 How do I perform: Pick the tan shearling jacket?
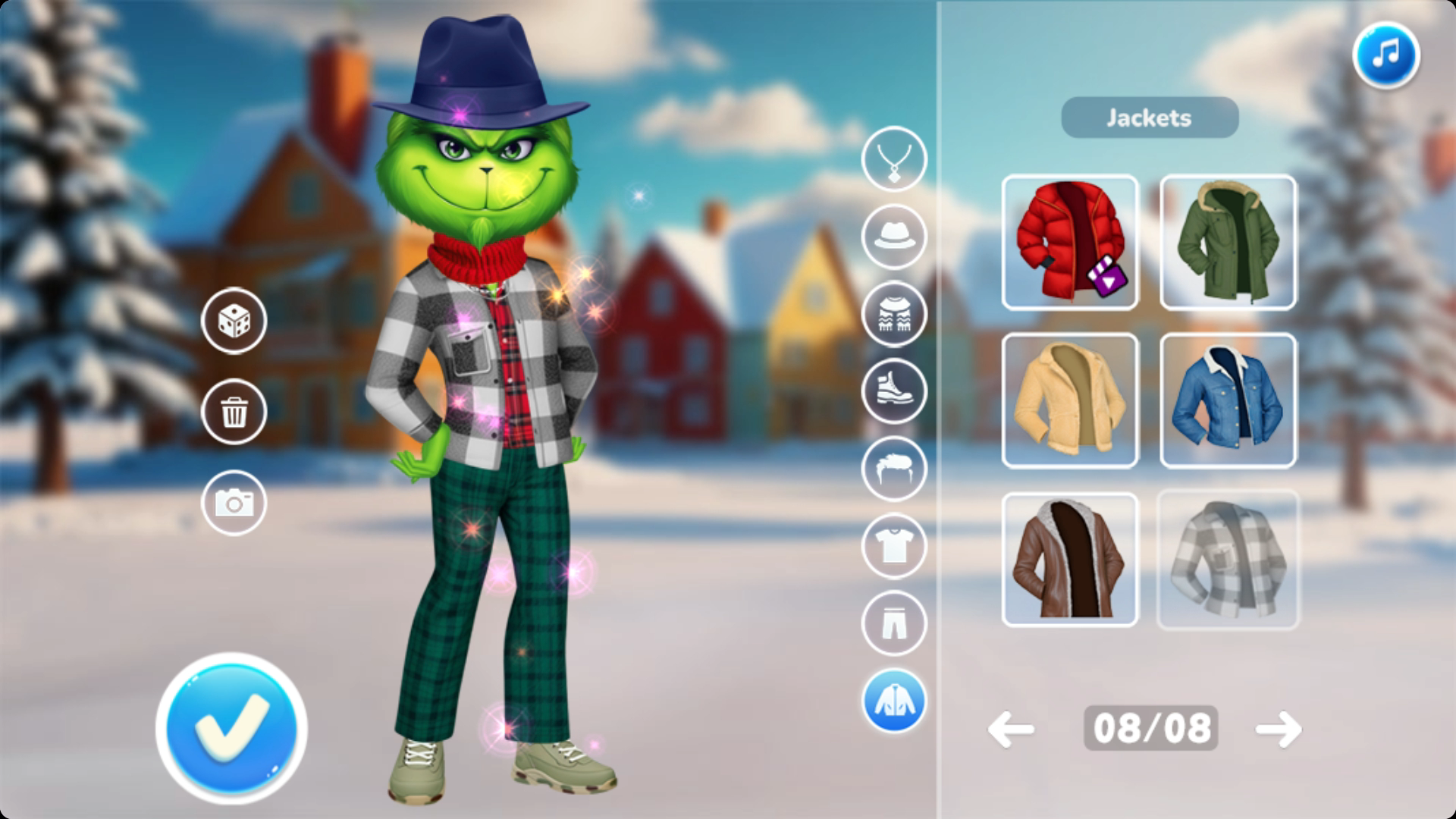(1069, 400)
